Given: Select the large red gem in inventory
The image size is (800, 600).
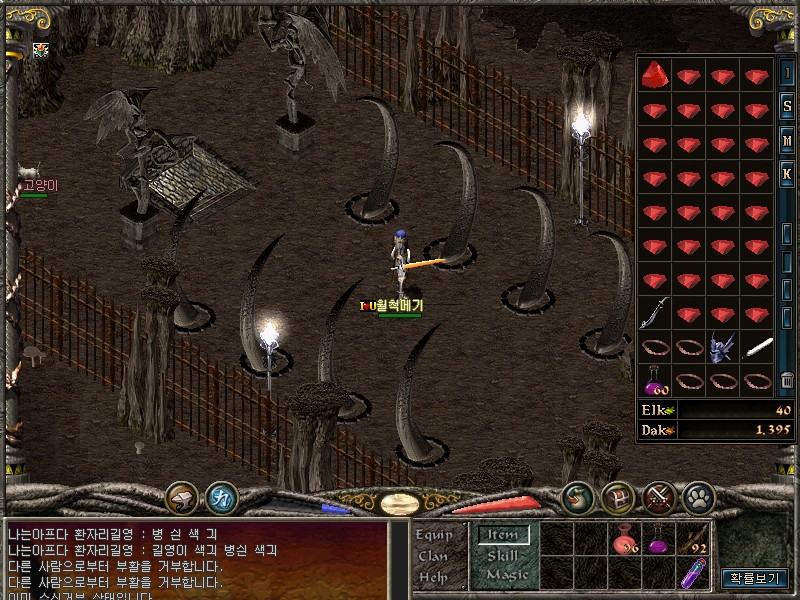Looking at the screenshot, I should (655, 74).
